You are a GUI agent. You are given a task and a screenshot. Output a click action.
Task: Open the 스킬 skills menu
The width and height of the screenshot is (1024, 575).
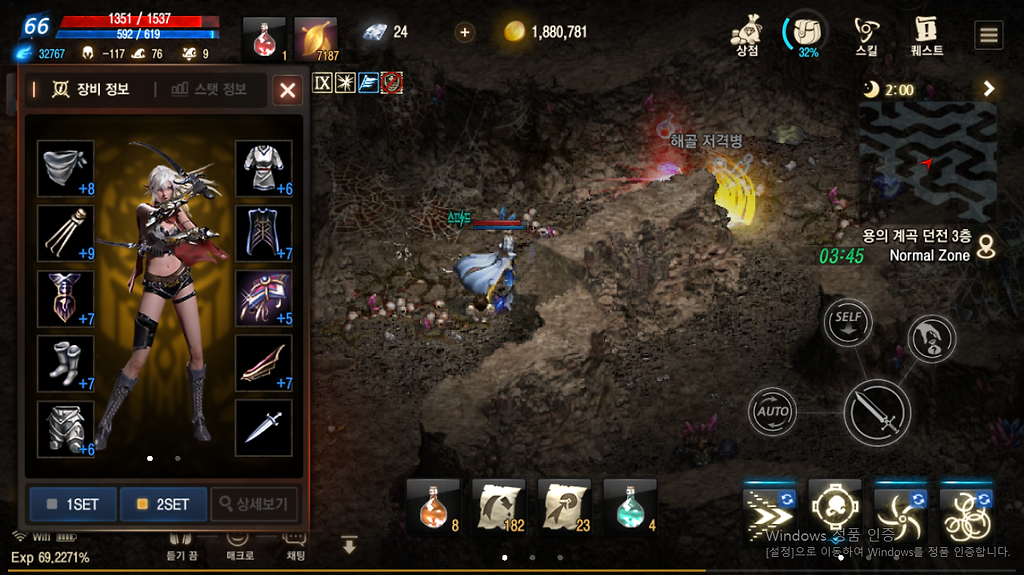click(867, 37)
